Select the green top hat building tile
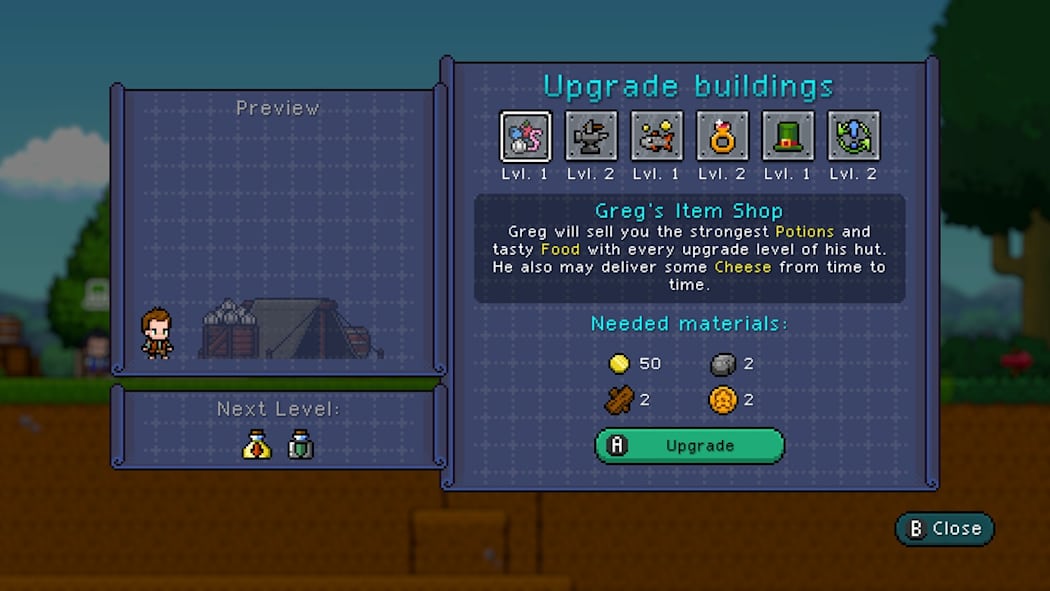 [788, 136]
